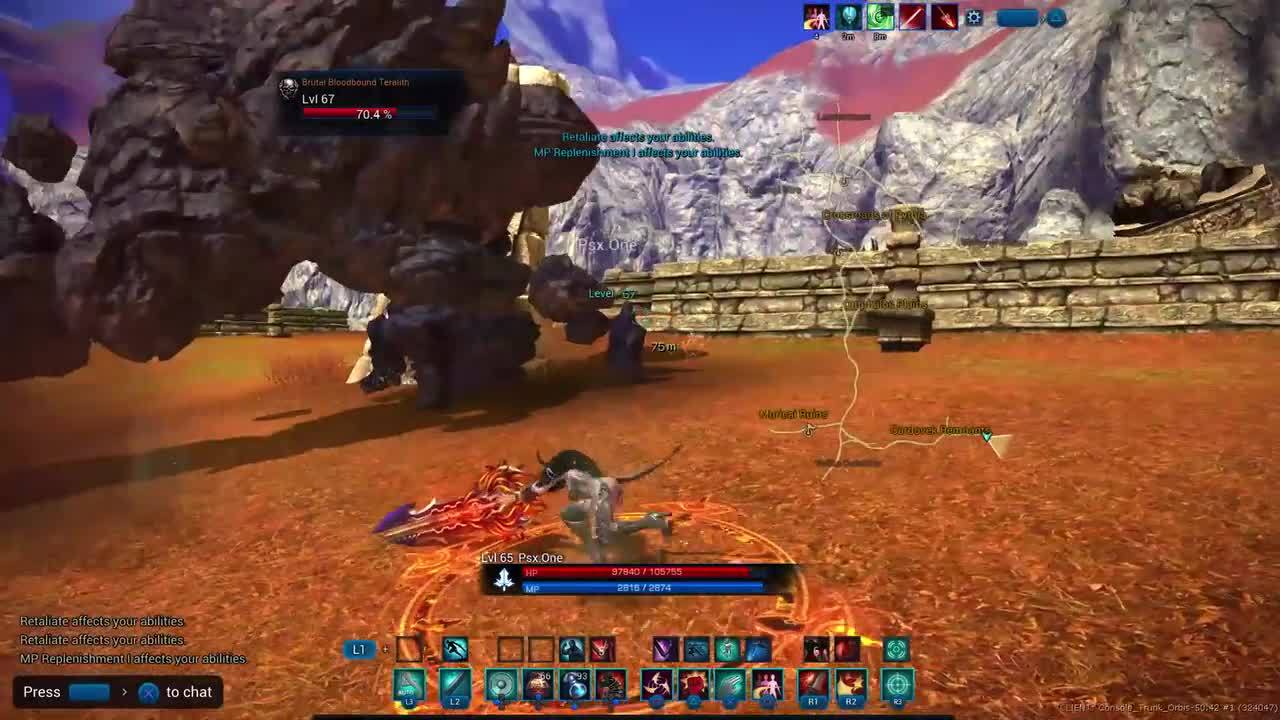Select the Brutal Bloodbound Teralith target frame
This screenshot has height=720, width=1280.
coord(360,100)
